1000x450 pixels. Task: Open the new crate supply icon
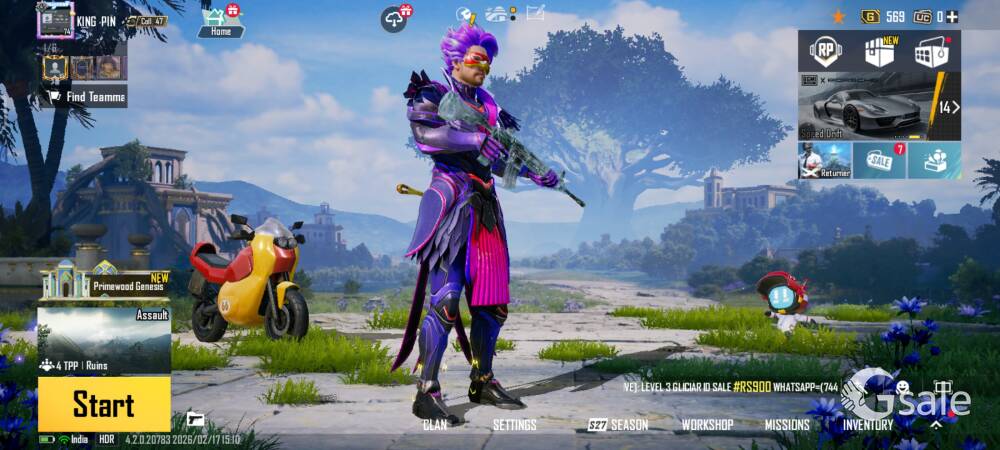879,50
